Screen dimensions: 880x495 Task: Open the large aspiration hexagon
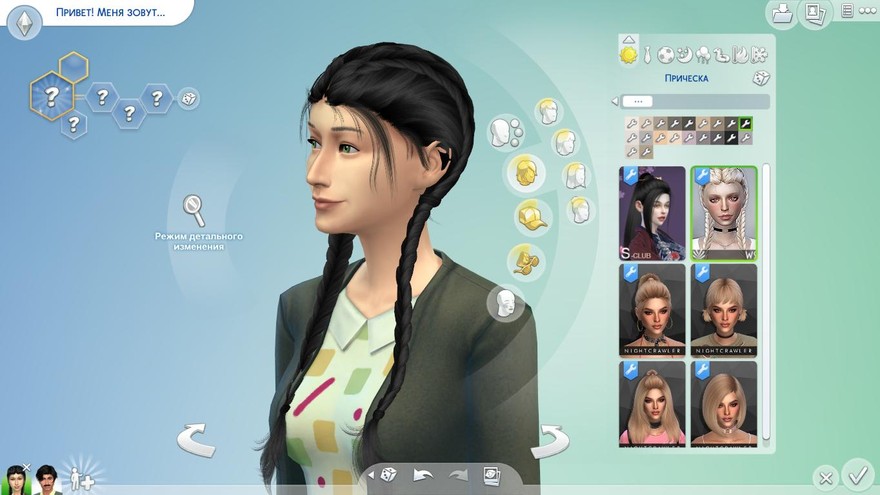(51, 96)
